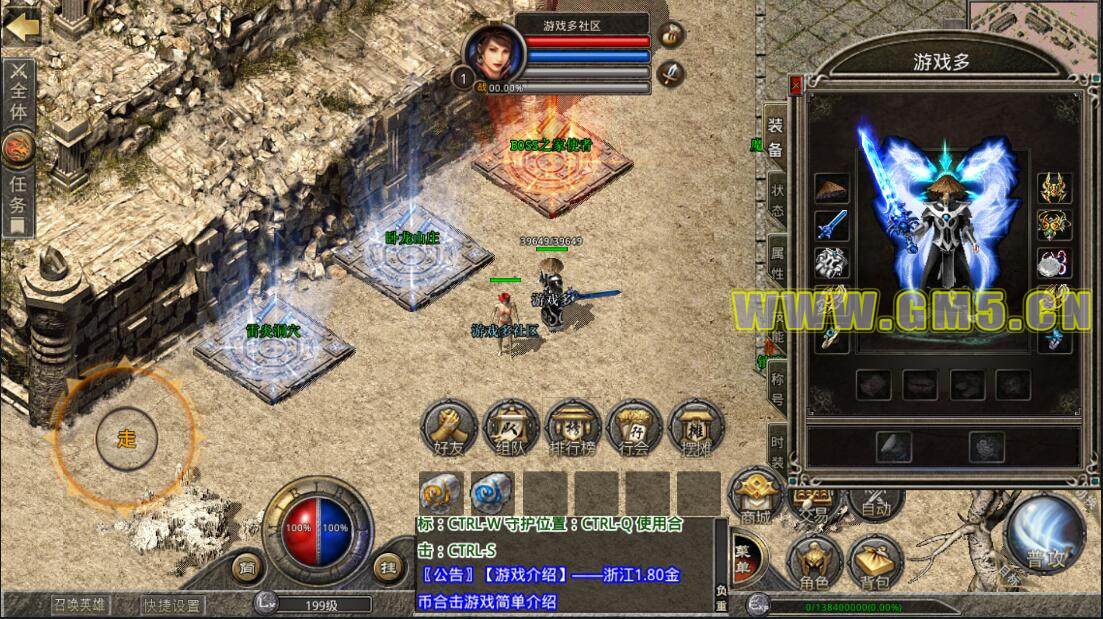1103x619 pixels.
Task: Open the 背包 backpack
Action: (x=875, y=562)
